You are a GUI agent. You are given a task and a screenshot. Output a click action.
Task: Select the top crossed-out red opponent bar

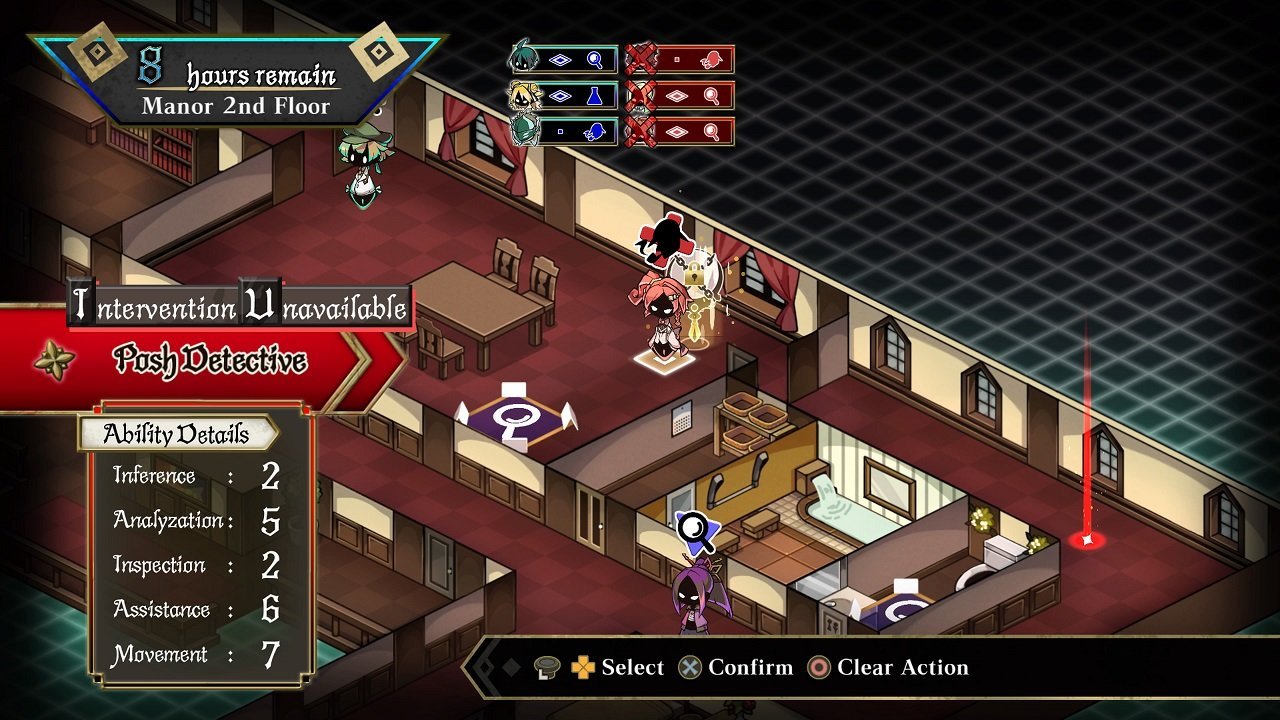pyautogui.click(x=680, y=60)
